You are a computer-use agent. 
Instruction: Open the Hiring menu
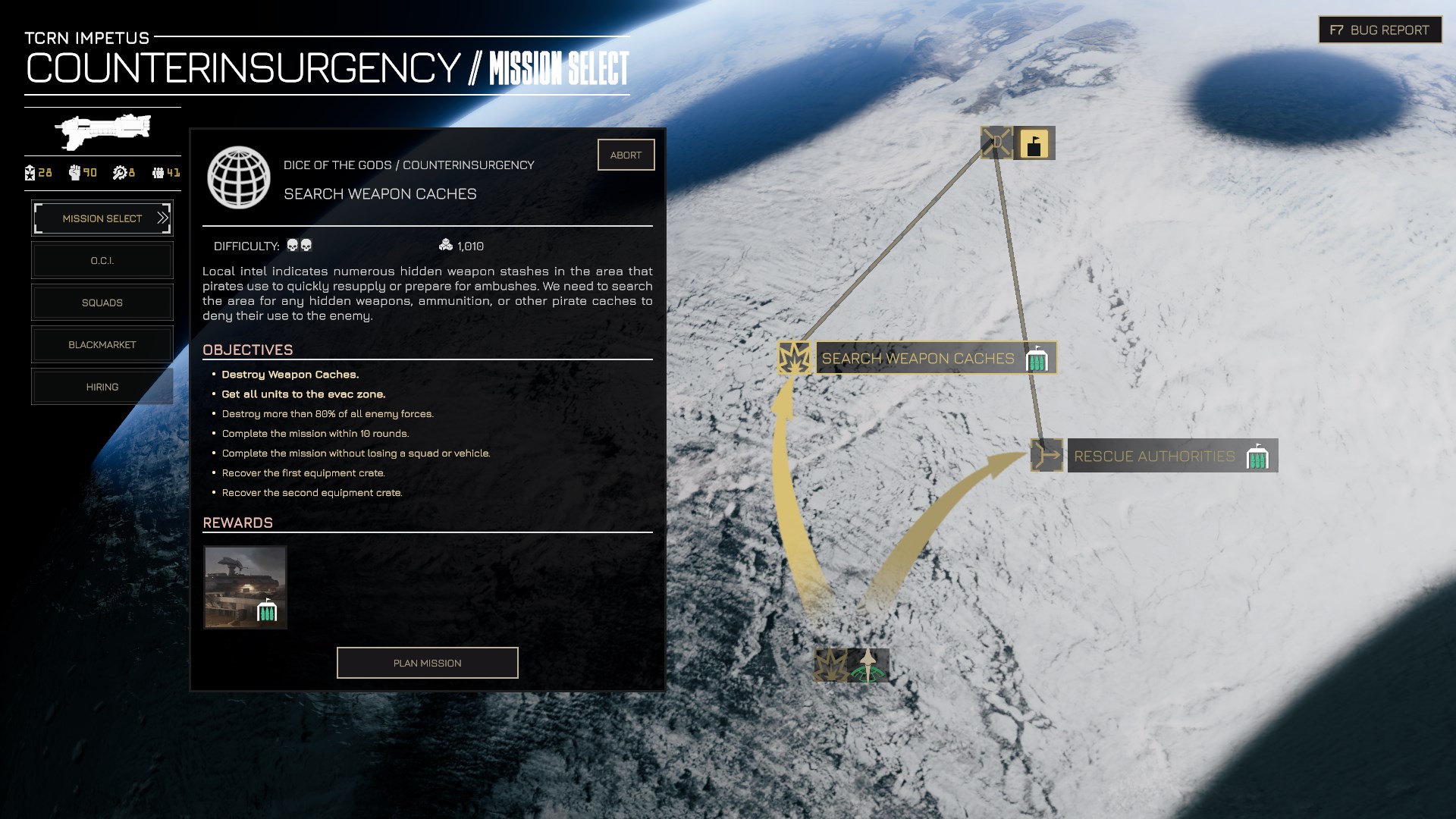(102, 387)
